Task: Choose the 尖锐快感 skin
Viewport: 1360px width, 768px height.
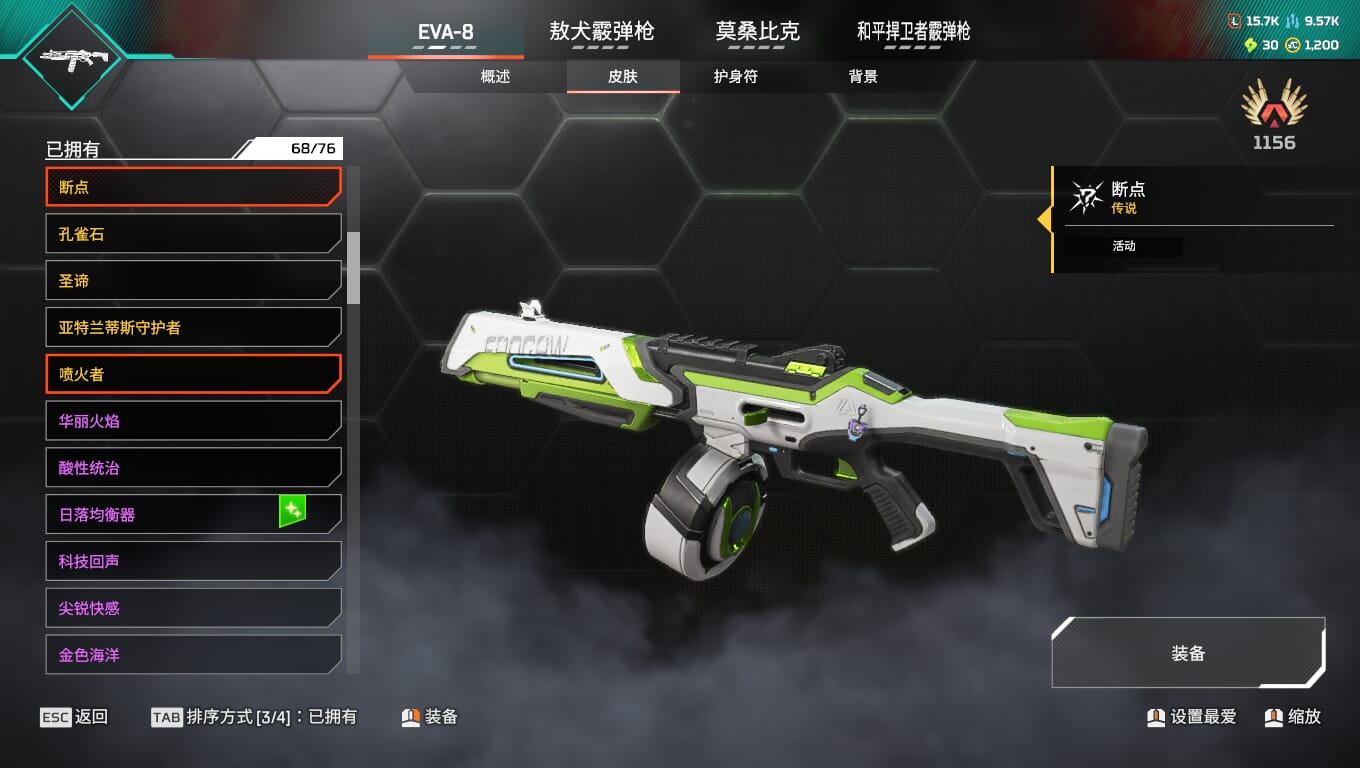Action: (193, 608)
